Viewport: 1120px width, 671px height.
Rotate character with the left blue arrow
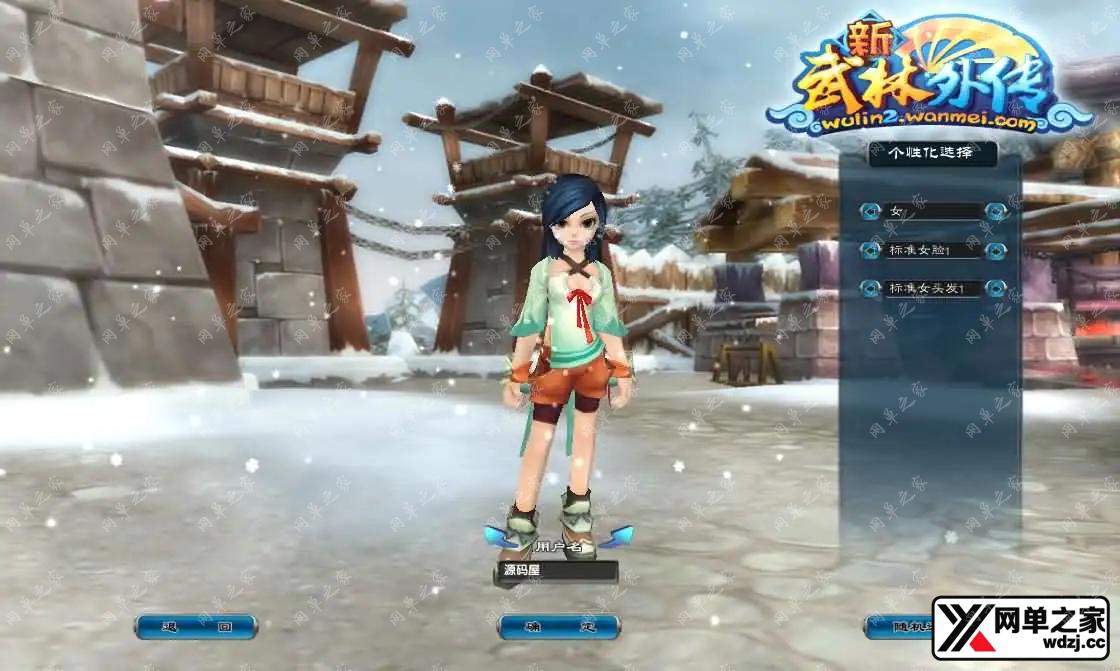click(x=497, y=537)
